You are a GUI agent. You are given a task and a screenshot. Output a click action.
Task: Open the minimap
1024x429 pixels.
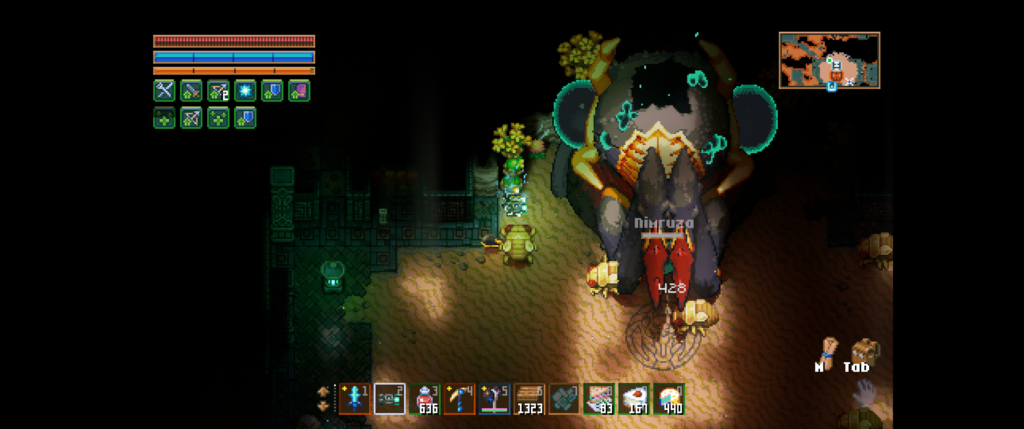[829, 60]
